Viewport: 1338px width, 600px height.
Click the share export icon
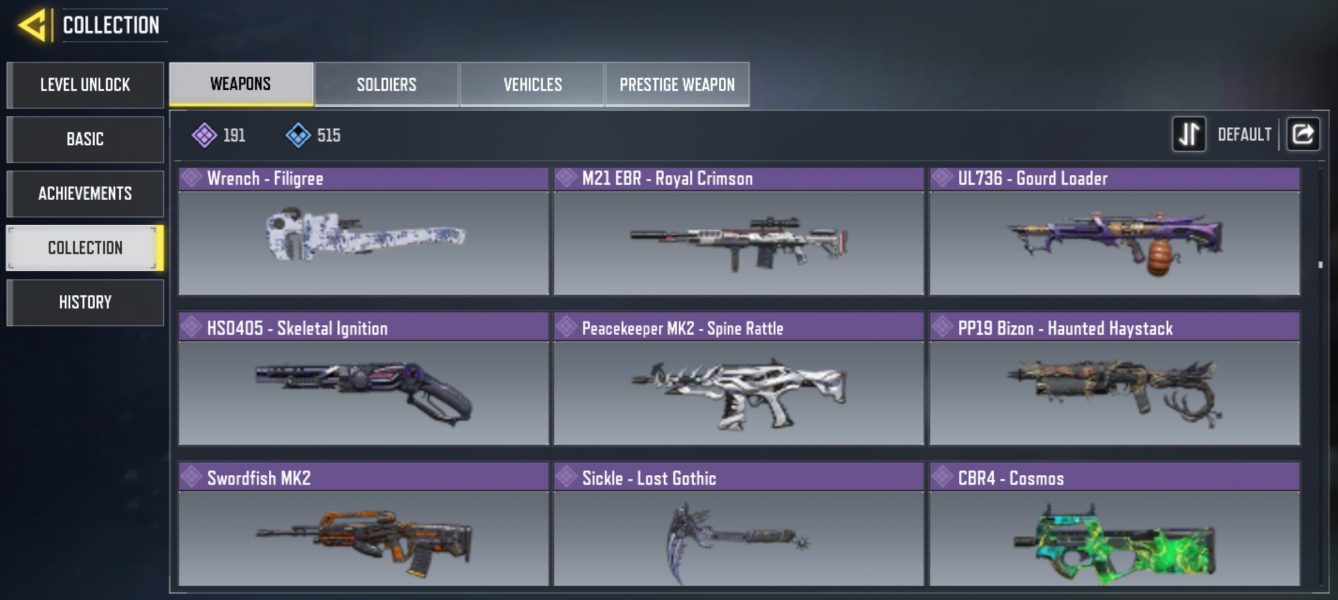point(1302,134)
